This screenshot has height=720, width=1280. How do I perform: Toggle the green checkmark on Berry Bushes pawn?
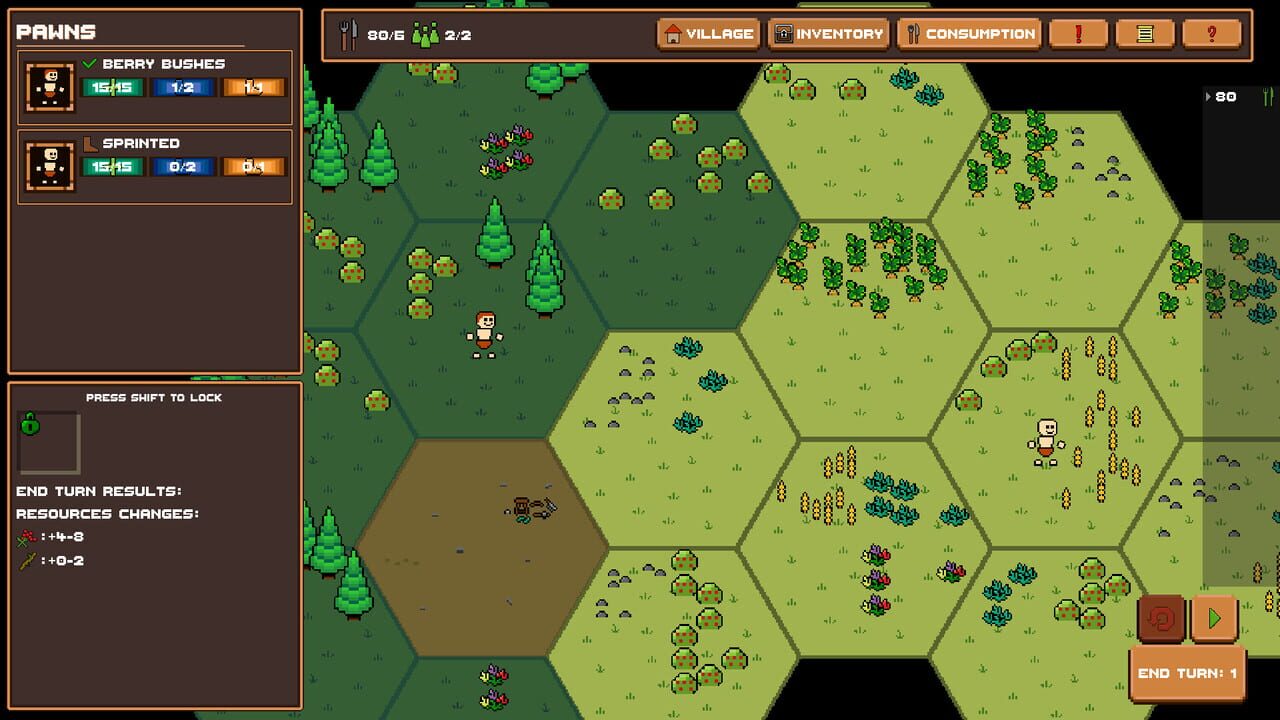(x=90, y=62)
